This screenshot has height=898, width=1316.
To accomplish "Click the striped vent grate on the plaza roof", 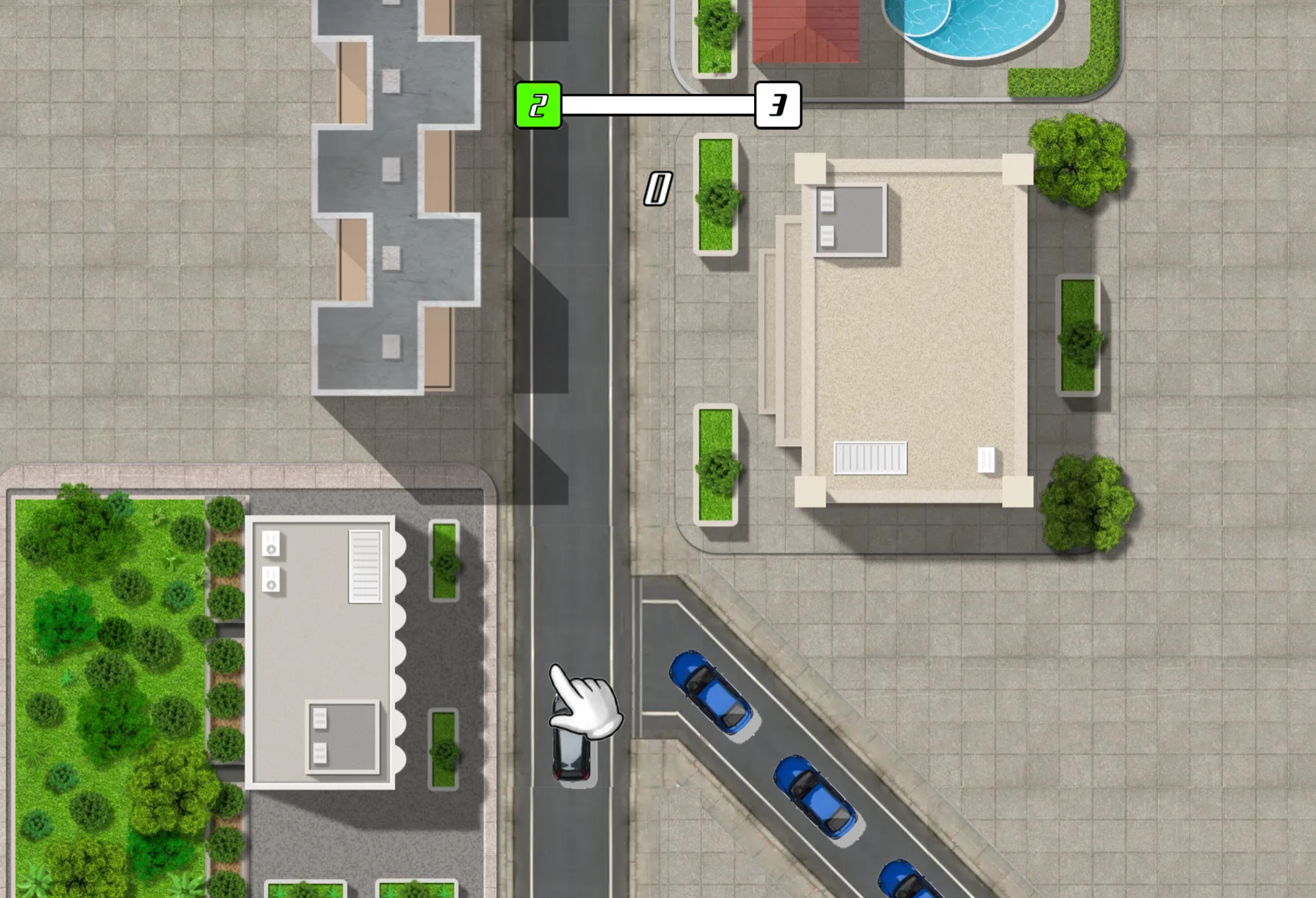I will [x=871, y=456].
